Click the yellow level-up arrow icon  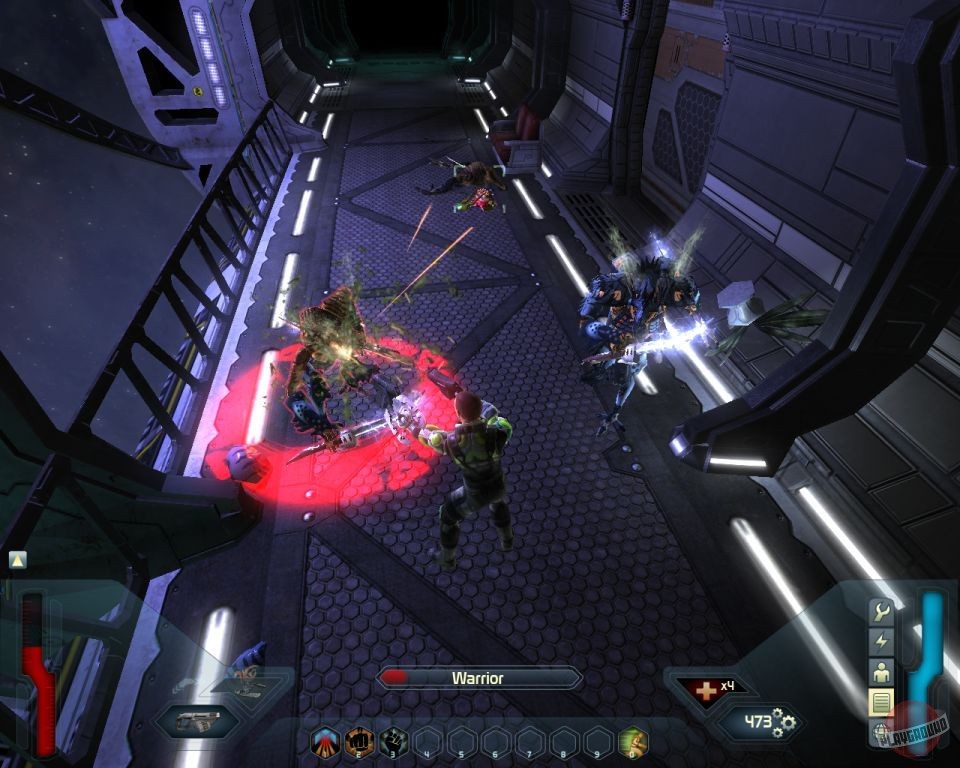pyautogui.click(x=17, y=560)
